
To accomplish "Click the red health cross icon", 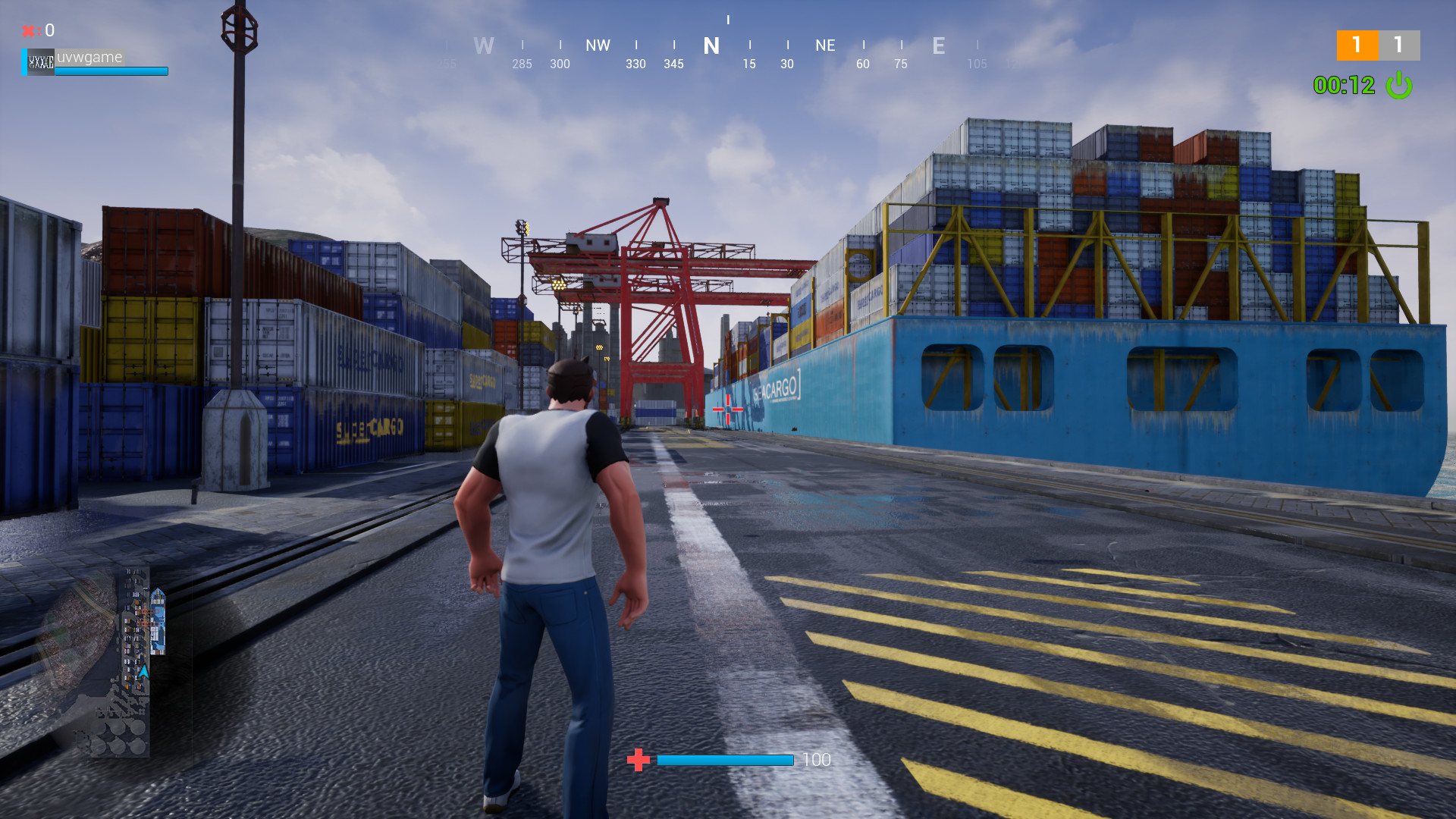I will pyautogui.click(x=638, y=759).
